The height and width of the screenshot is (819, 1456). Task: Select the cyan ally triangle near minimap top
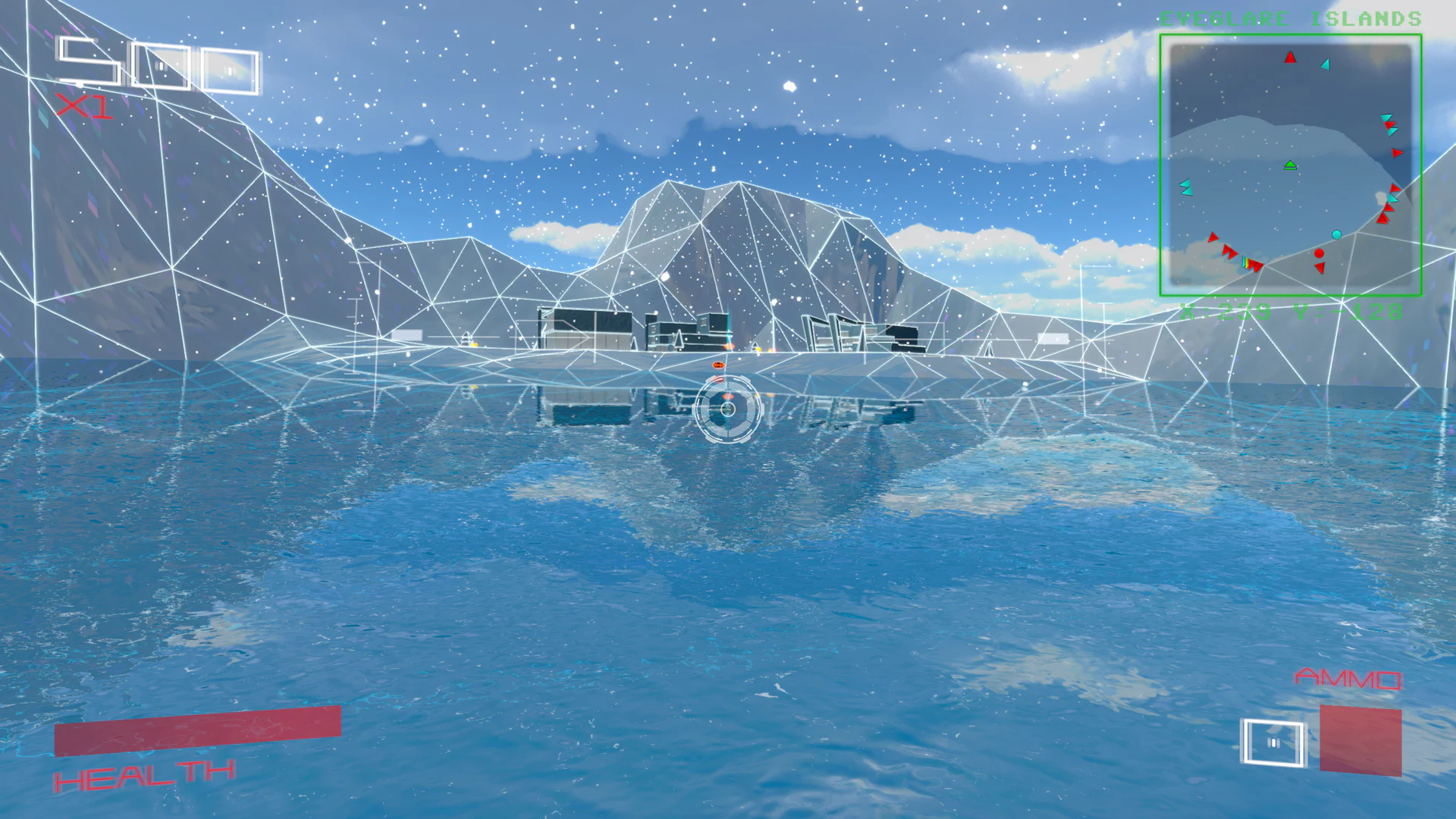click(1326, 64)
